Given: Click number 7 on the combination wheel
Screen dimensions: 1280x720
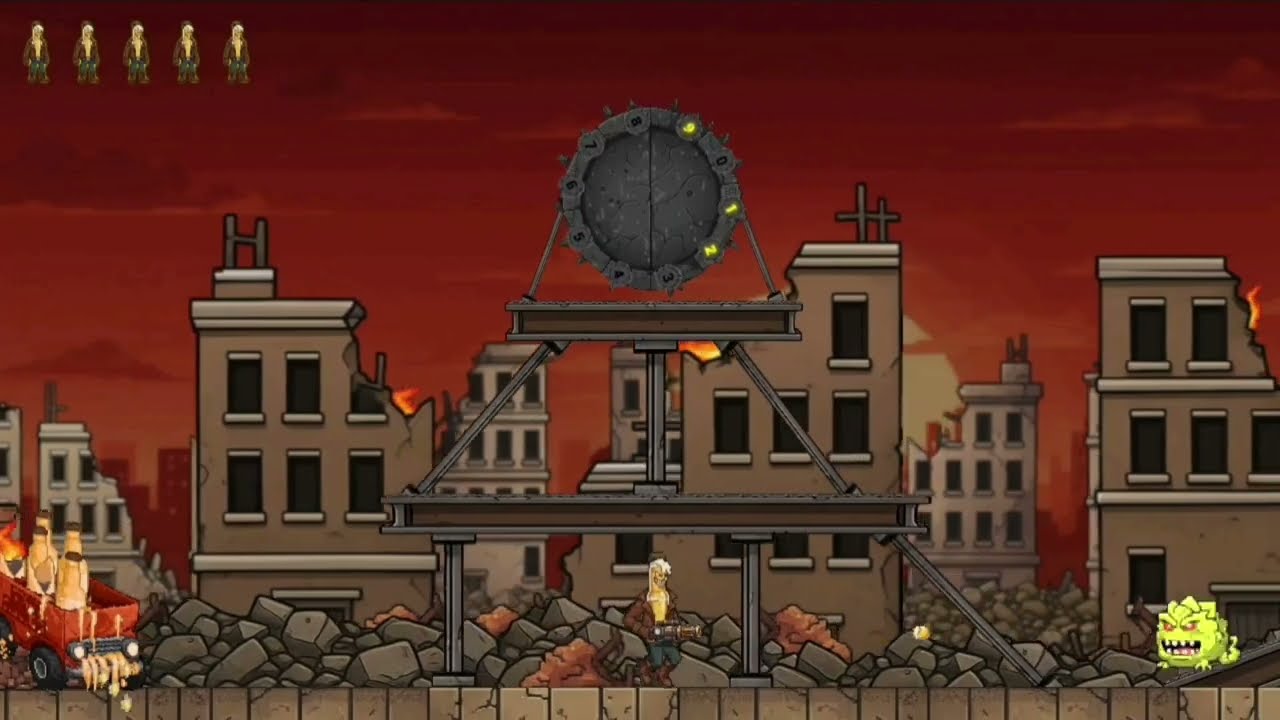Looking at the screenshot, I should pyautogui.click(x=589, y=143).
